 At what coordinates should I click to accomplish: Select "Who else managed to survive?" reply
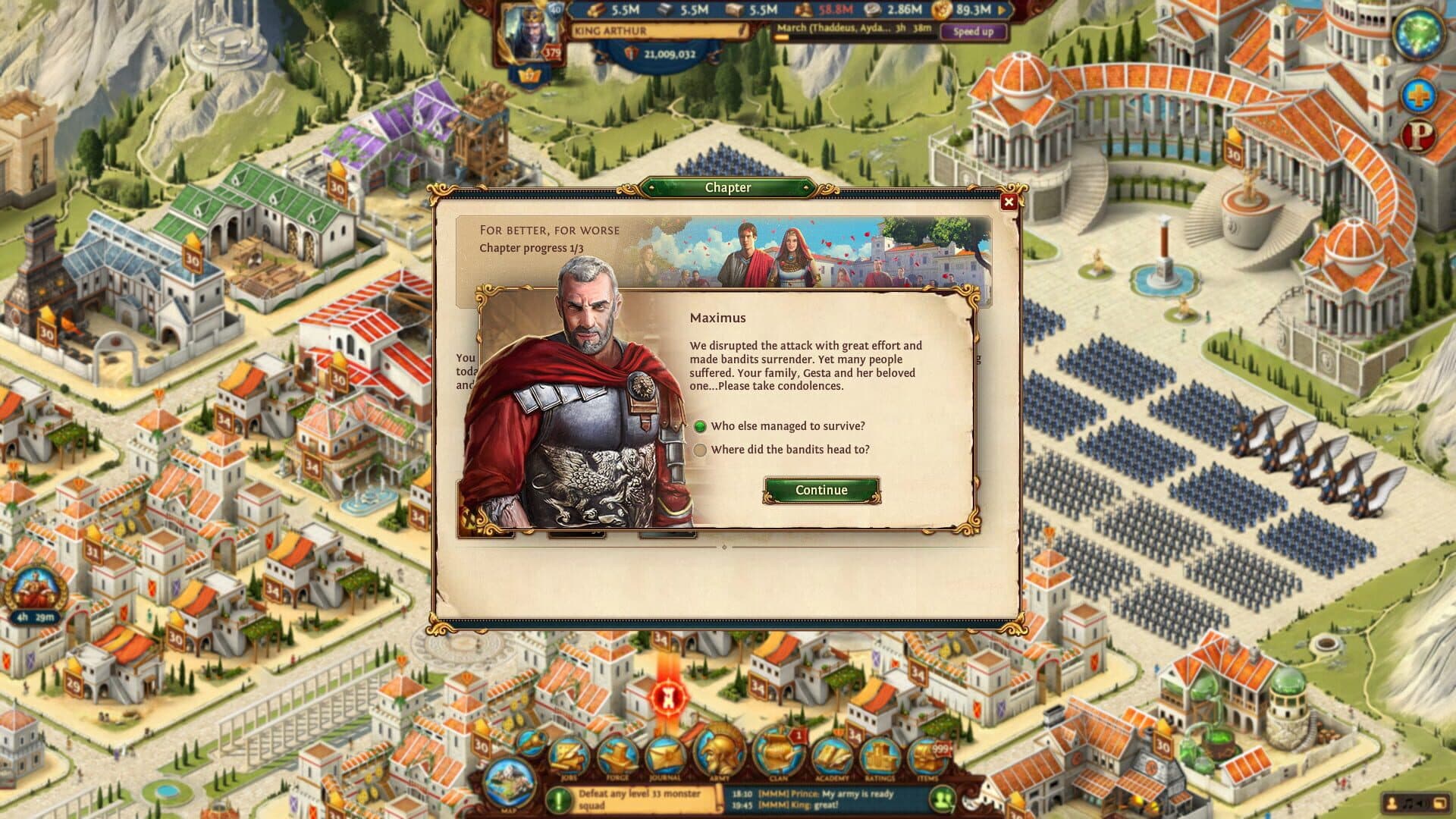point(700,426)
